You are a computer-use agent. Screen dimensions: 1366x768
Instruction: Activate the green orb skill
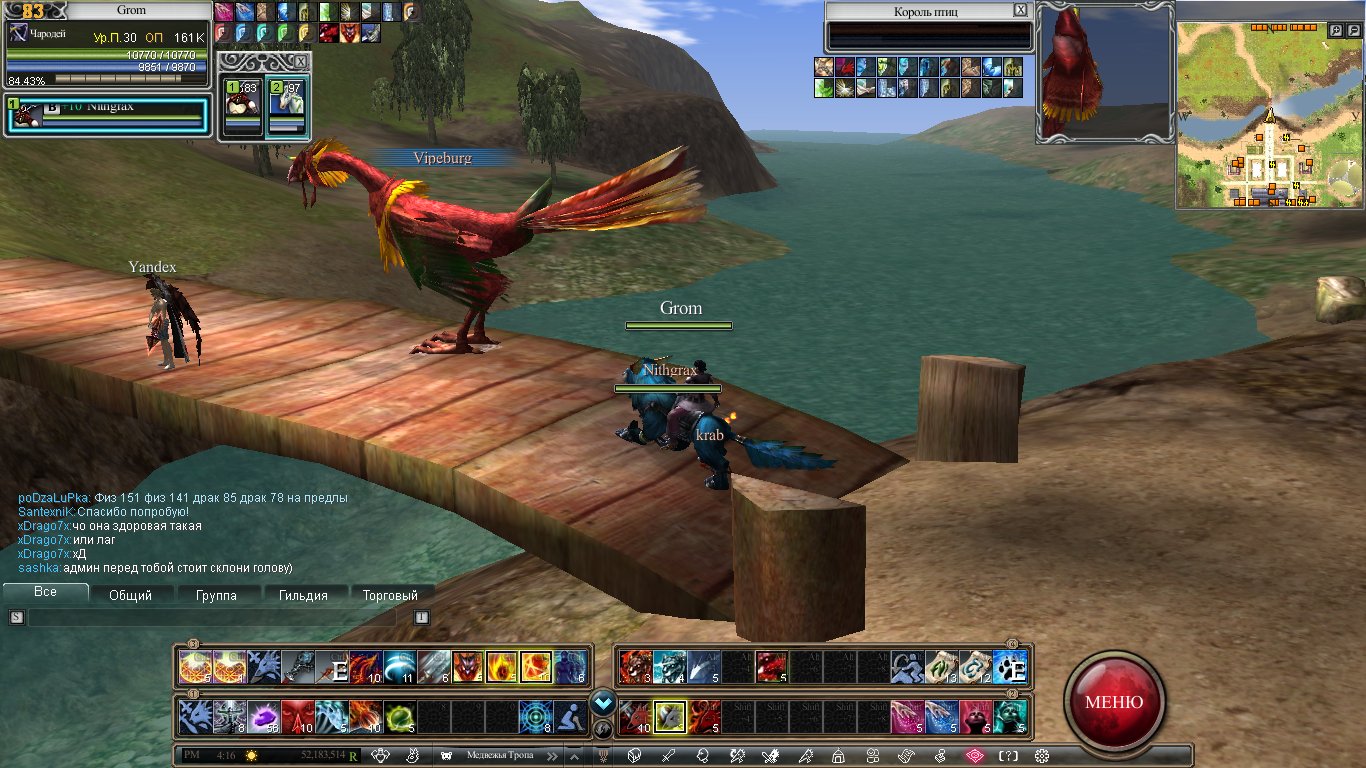pyautogui.click(x=400, y=716)
